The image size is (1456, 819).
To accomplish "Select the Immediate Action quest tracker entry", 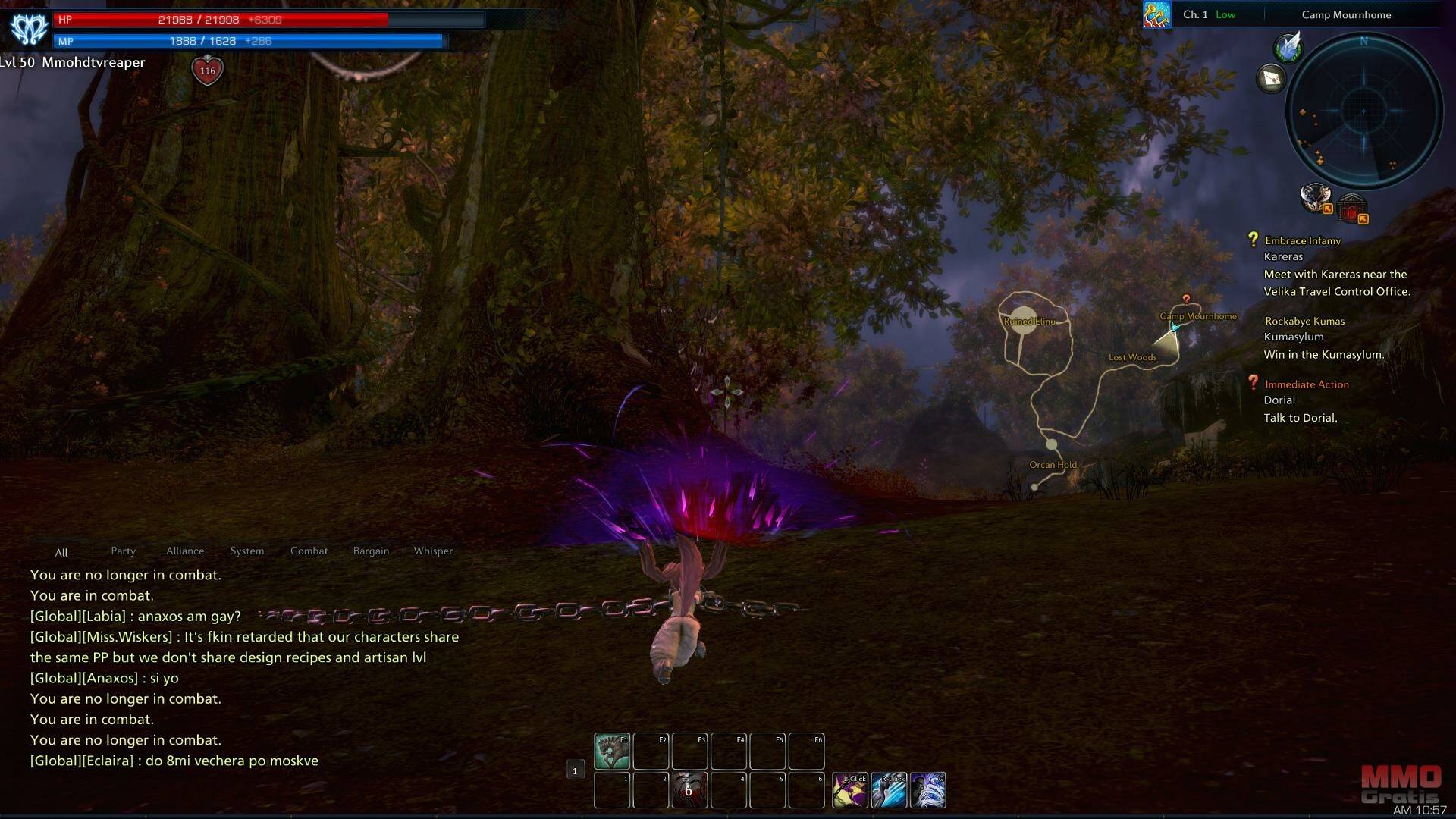I will 1306,384.
